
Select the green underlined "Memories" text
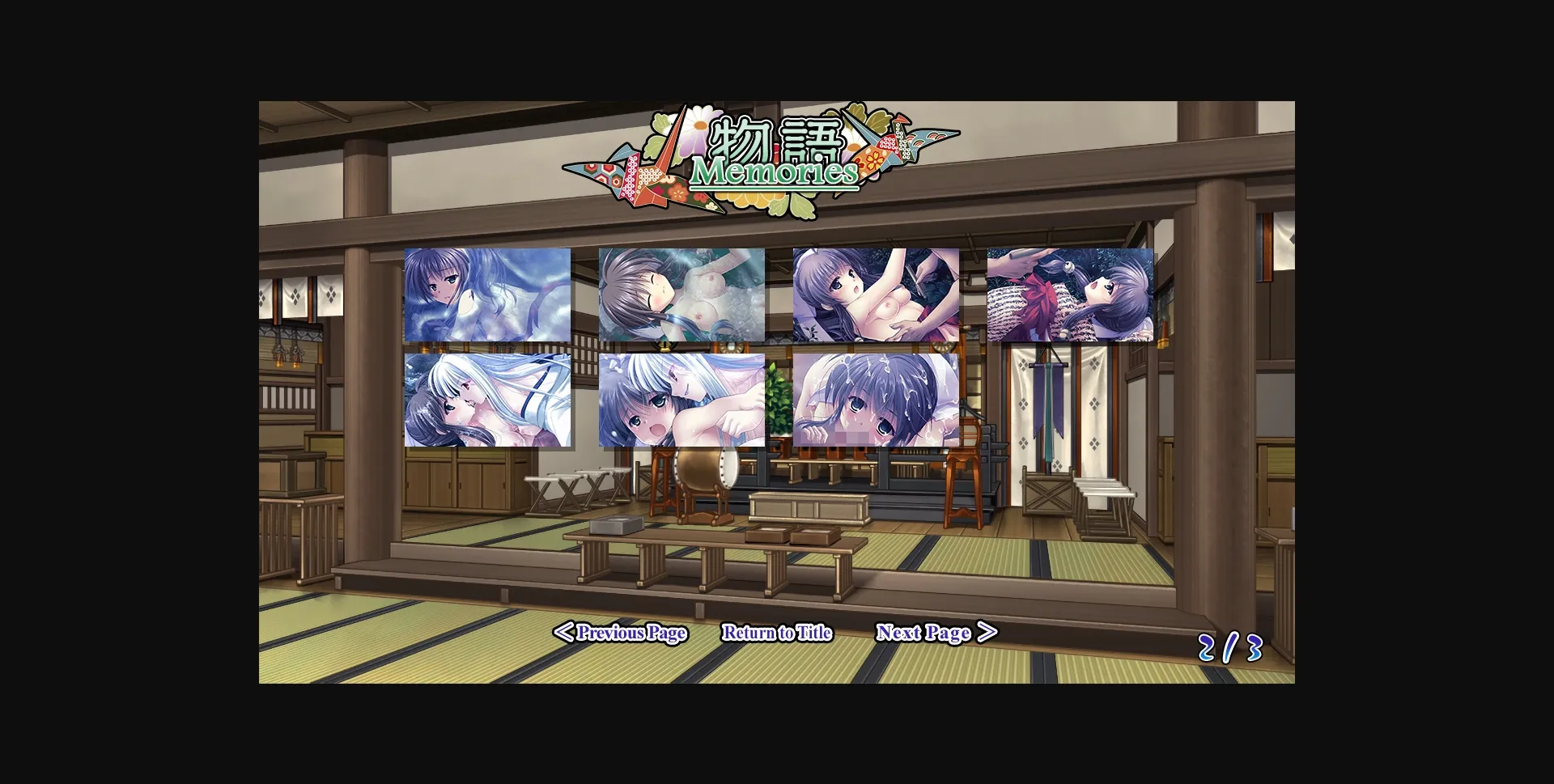click(x=775, y=172)
